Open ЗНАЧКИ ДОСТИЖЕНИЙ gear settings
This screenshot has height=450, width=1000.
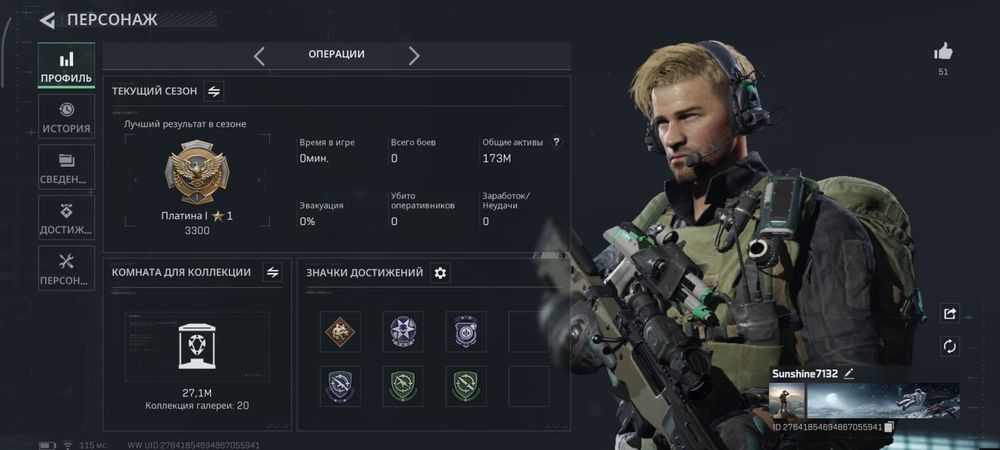pyautogui.click(x=440, y=272)
